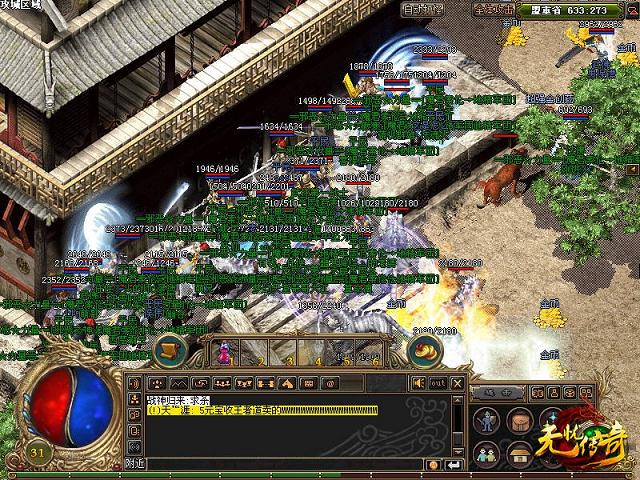Open the character portrait menu button
This screenshot has width=640, height=480.
click(x=485, y=421)
